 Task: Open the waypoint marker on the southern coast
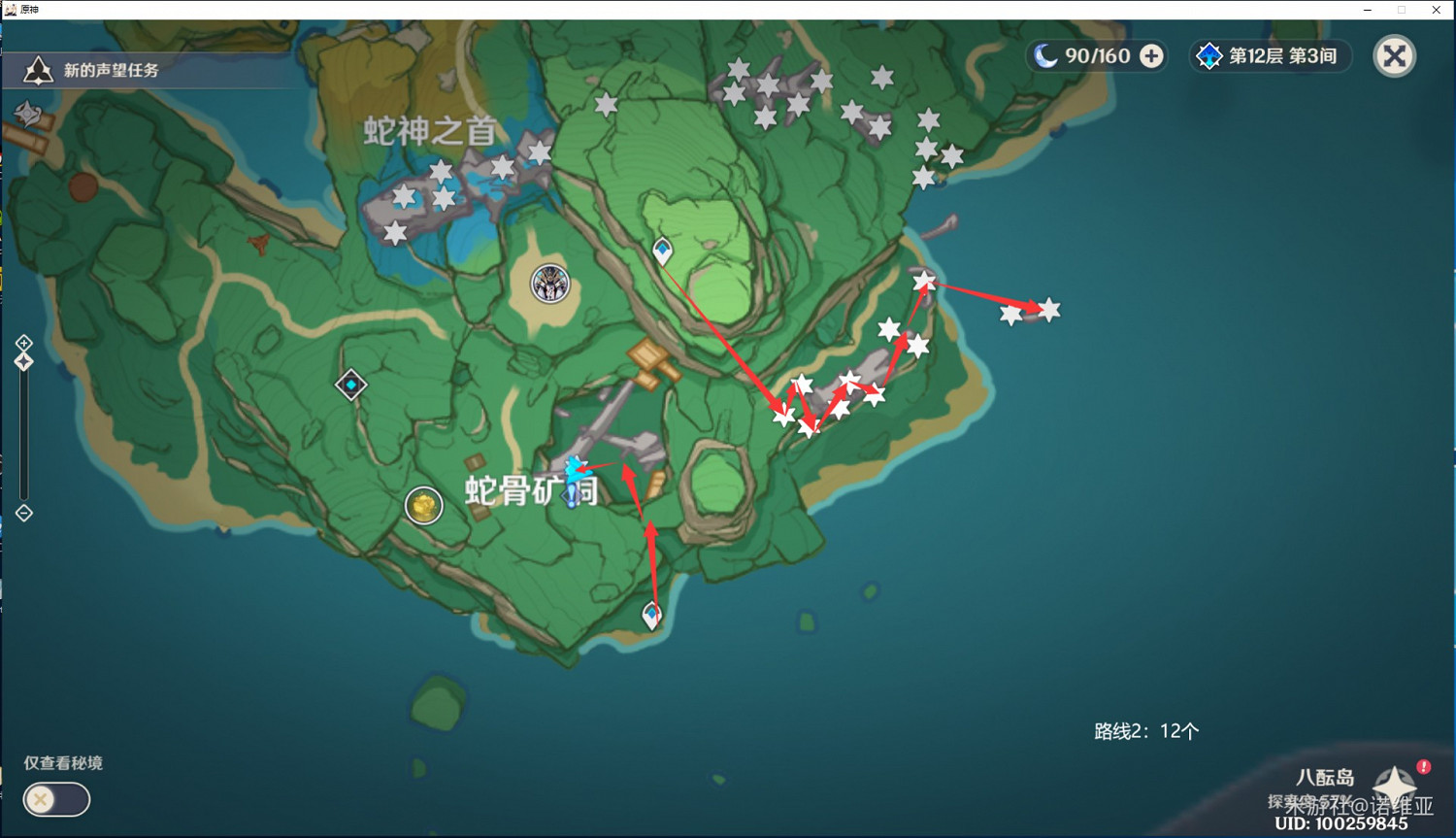pyautogui.click(x=651, y=614)
